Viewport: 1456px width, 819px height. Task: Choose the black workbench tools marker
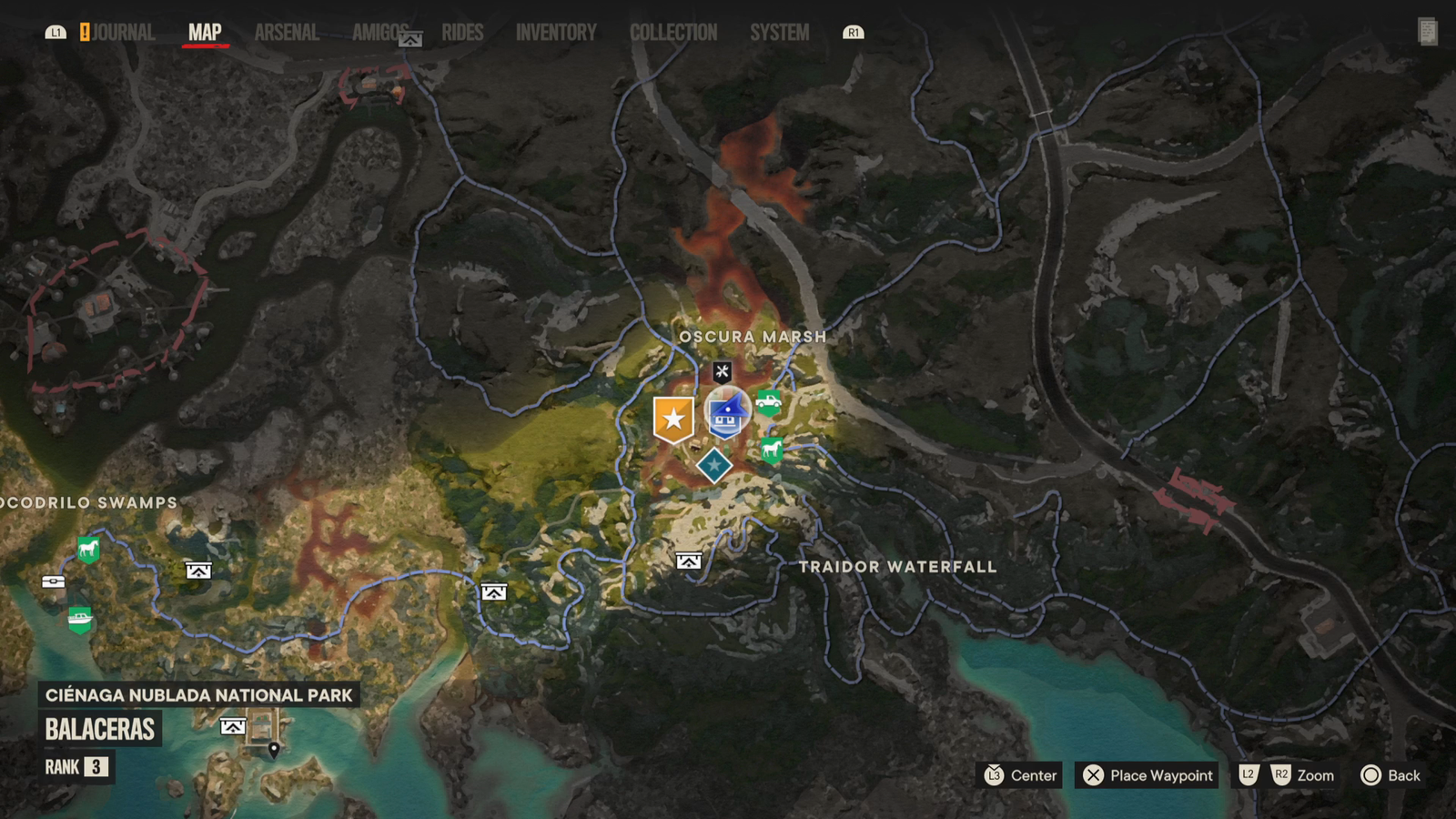click(722, 371)
